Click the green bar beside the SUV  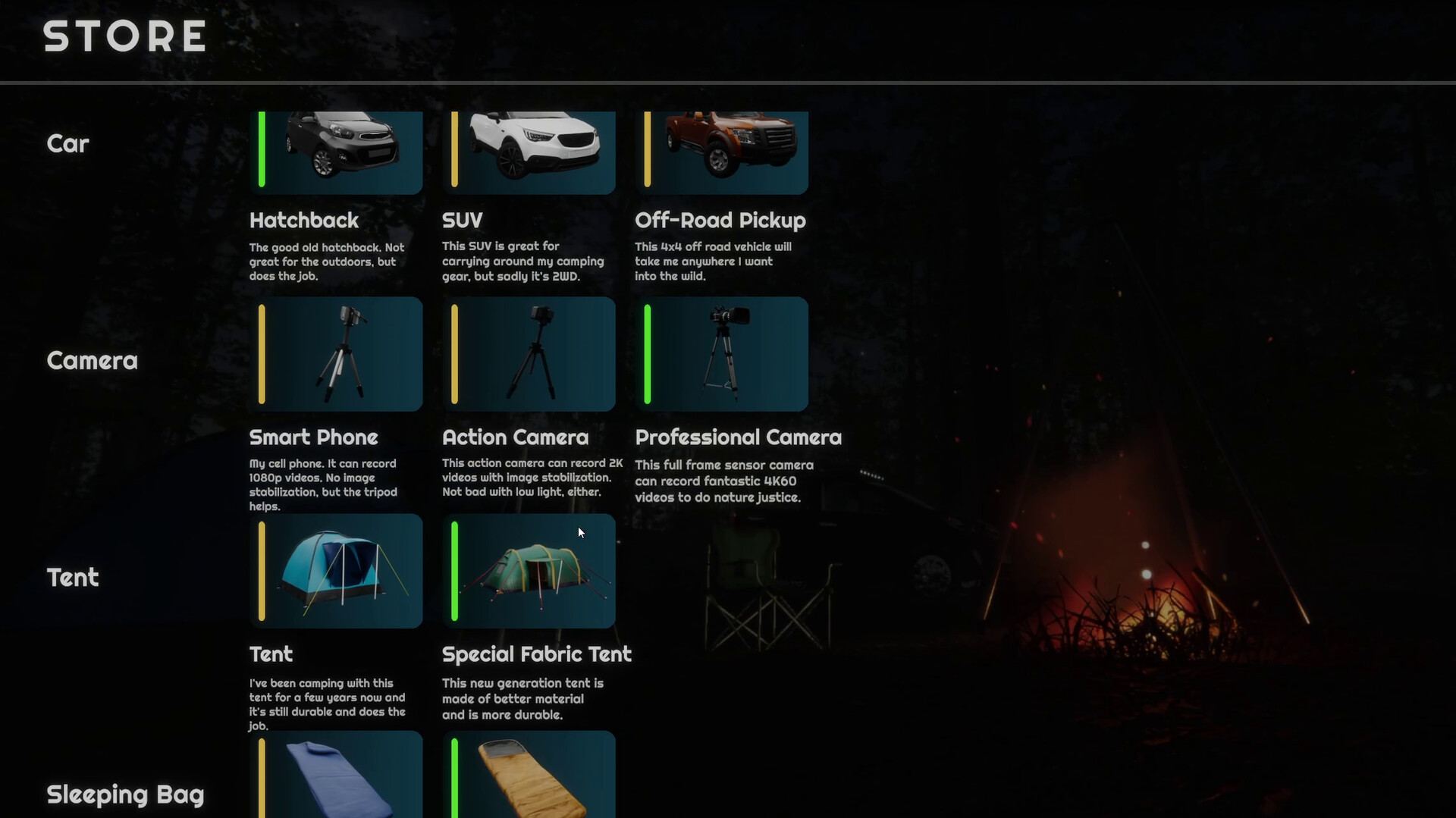(454, 149)
